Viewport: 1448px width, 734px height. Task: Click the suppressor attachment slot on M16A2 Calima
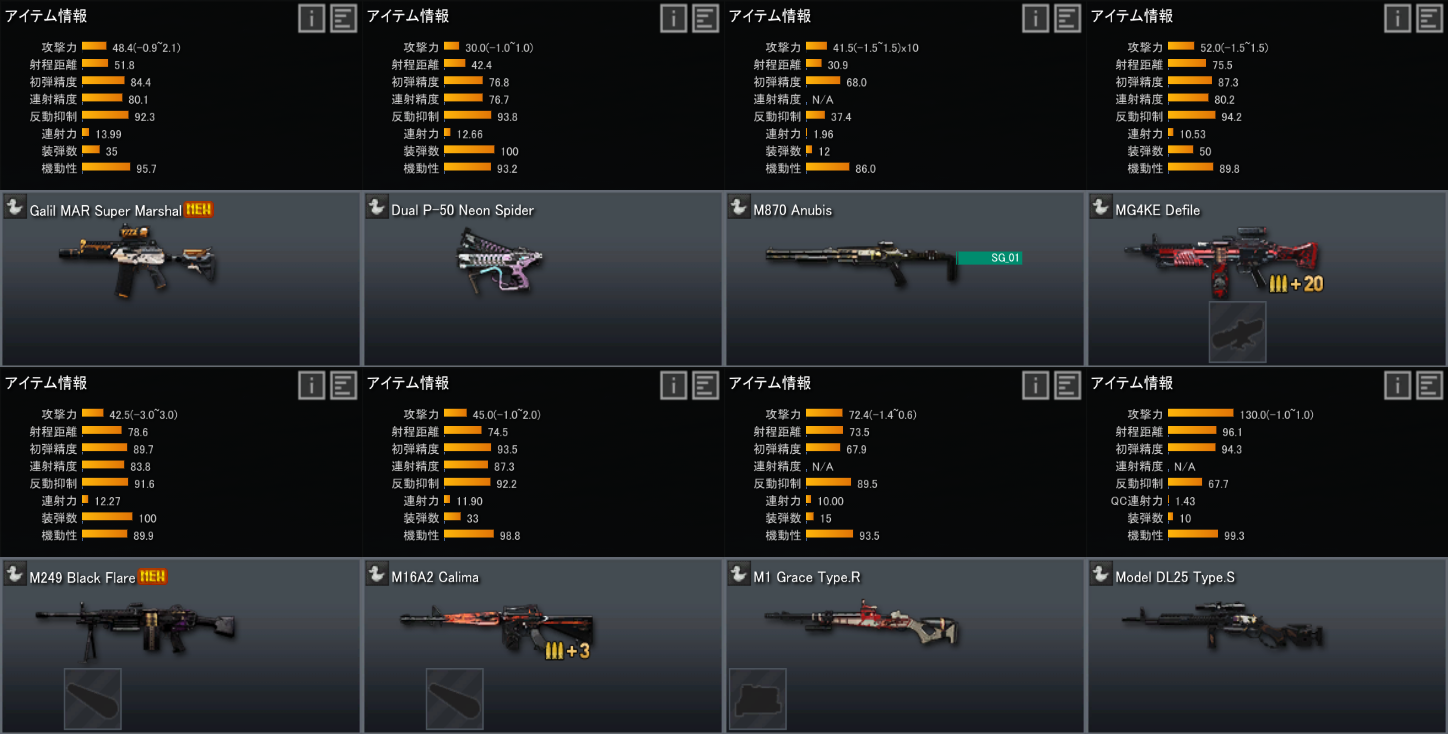point(455,698)
